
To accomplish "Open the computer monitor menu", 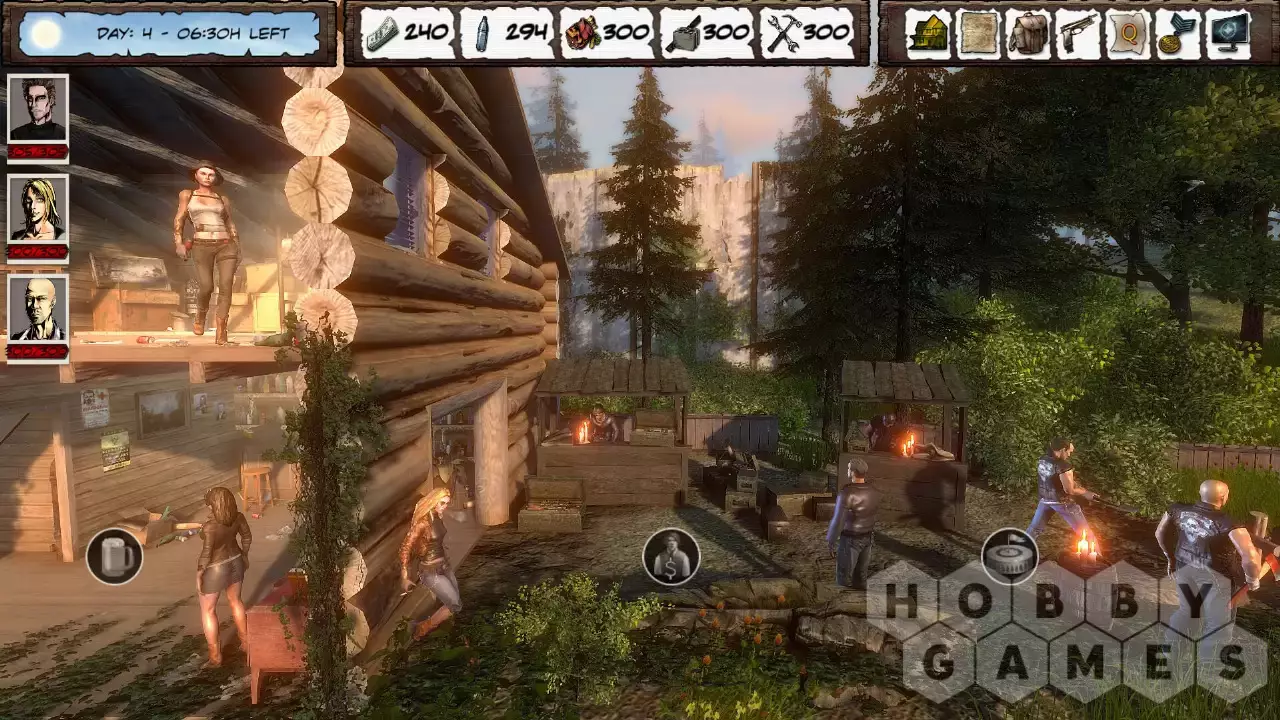I will [x=1229, y=34].
